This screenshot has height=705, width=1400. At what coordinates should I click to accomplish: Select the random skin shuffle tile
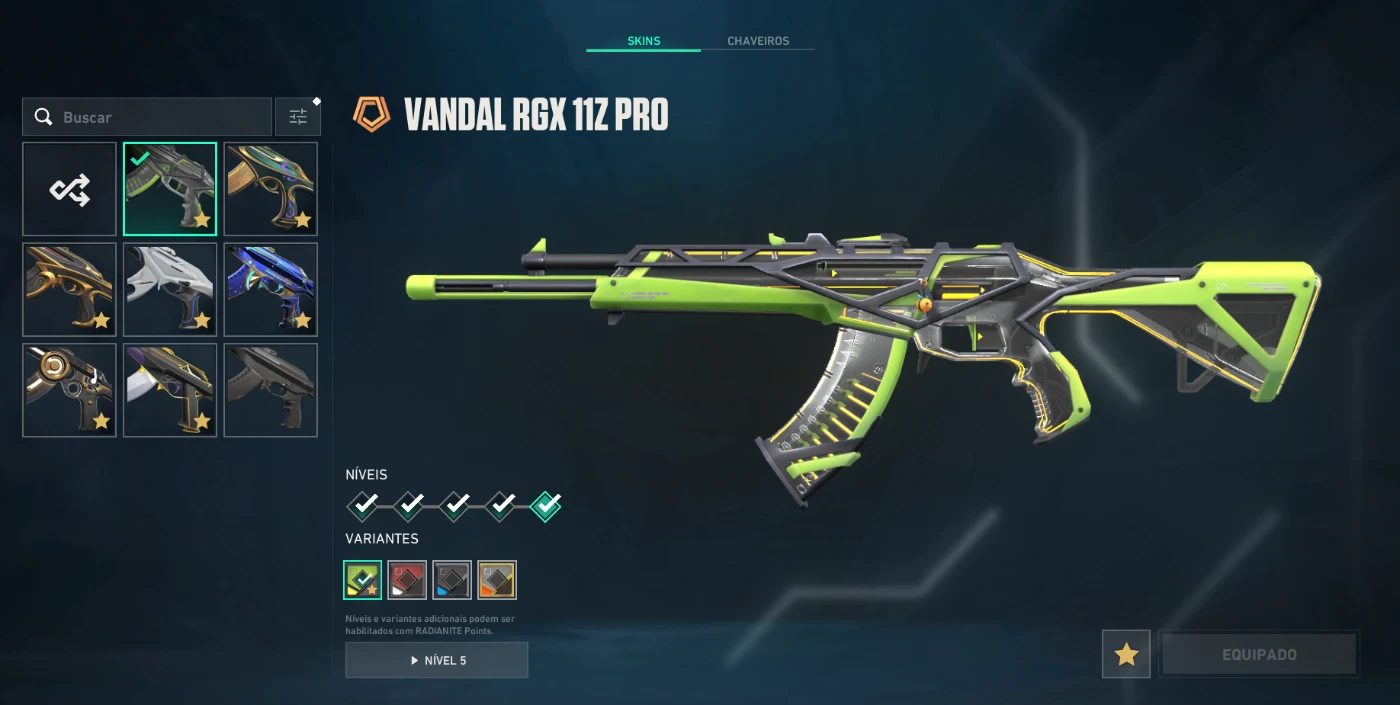point(70,189)
